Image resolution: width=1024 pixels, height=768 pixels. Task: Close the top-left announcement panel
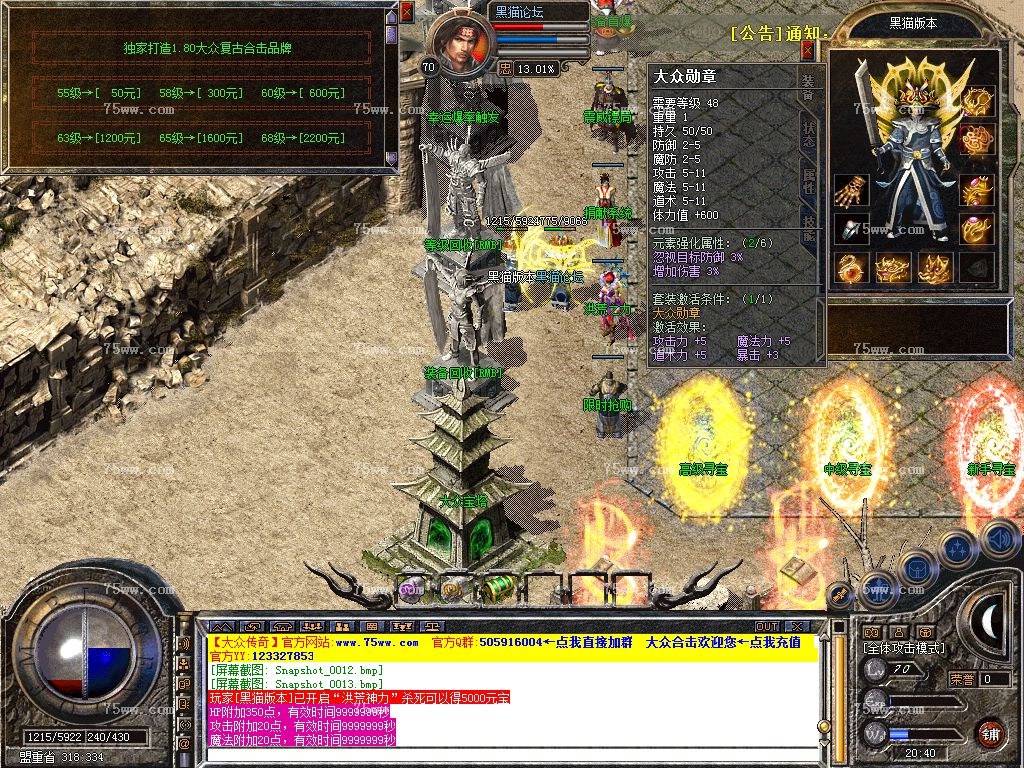[x=407, y=12]
